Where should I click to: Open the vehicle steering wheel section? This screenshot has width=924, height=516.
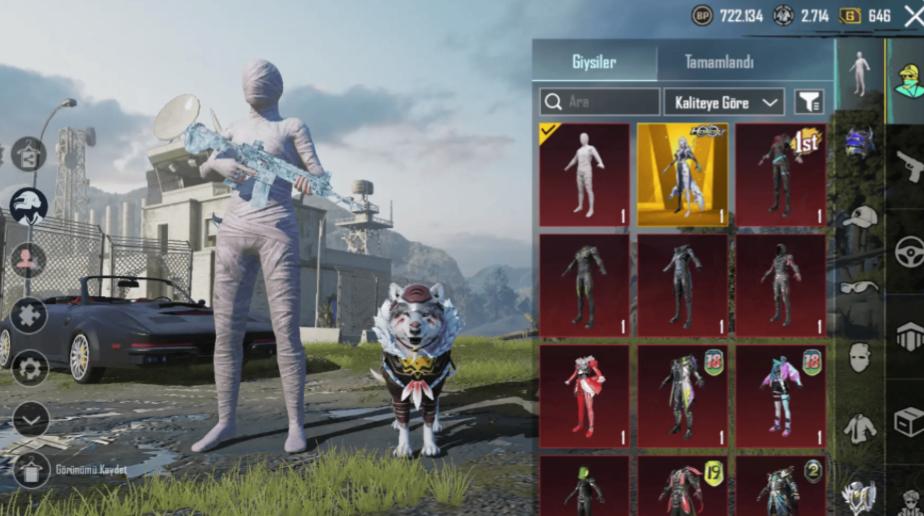click(909, 250)
